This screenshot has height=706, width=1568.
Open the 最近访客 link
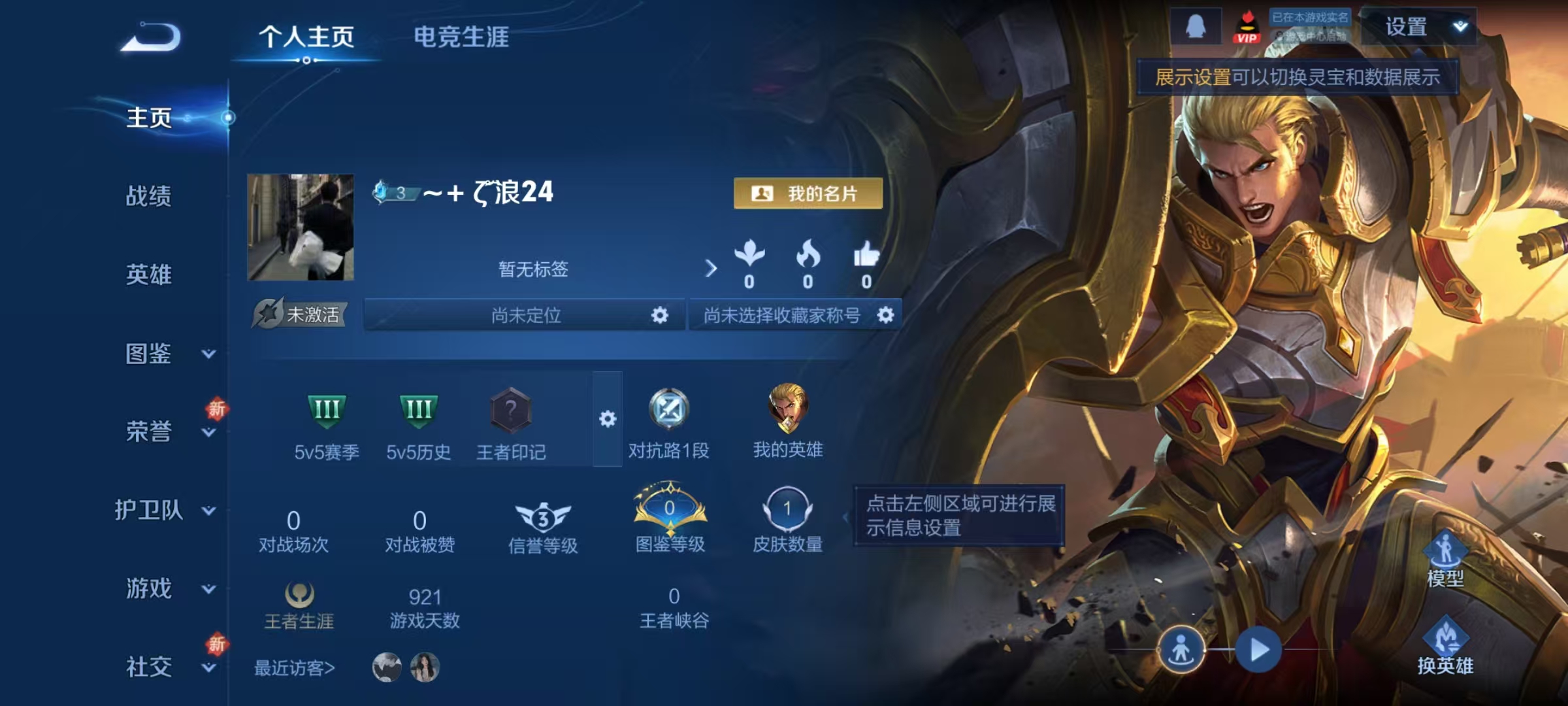click(x=295, y=667)
